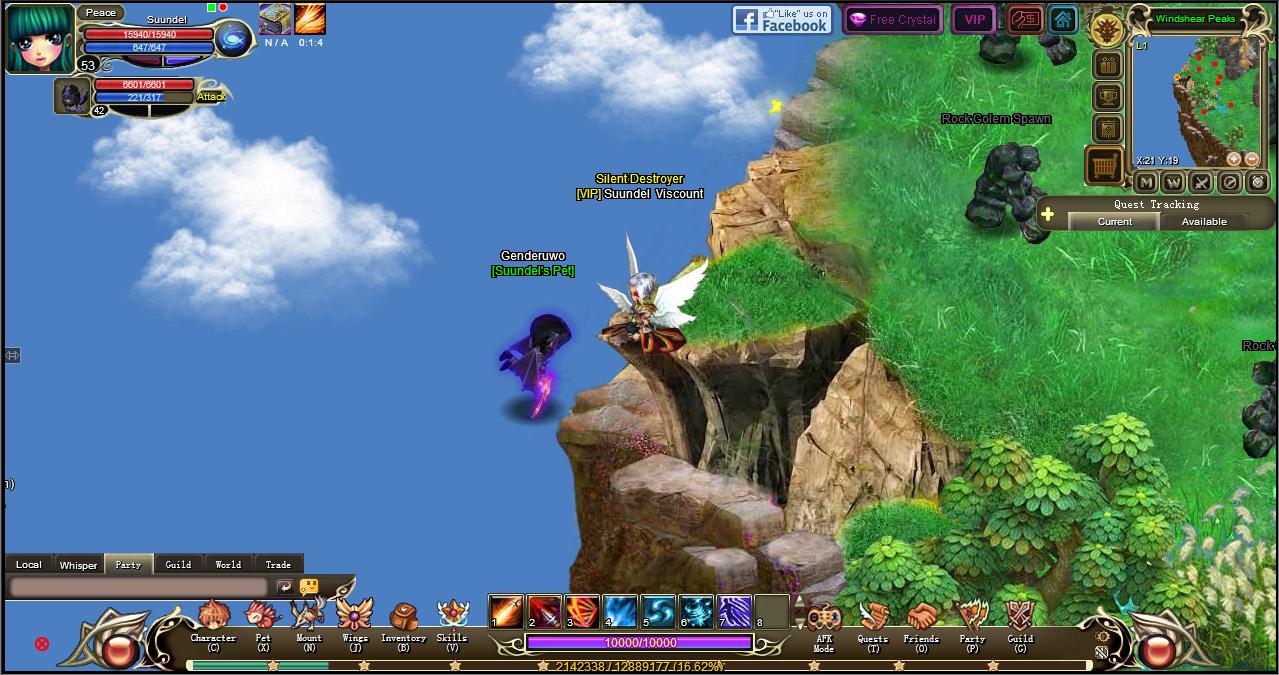Viewport: 1279px width, 675px height.
Task: Select the Guild chat tab
Action: click(x=178, y=564)
